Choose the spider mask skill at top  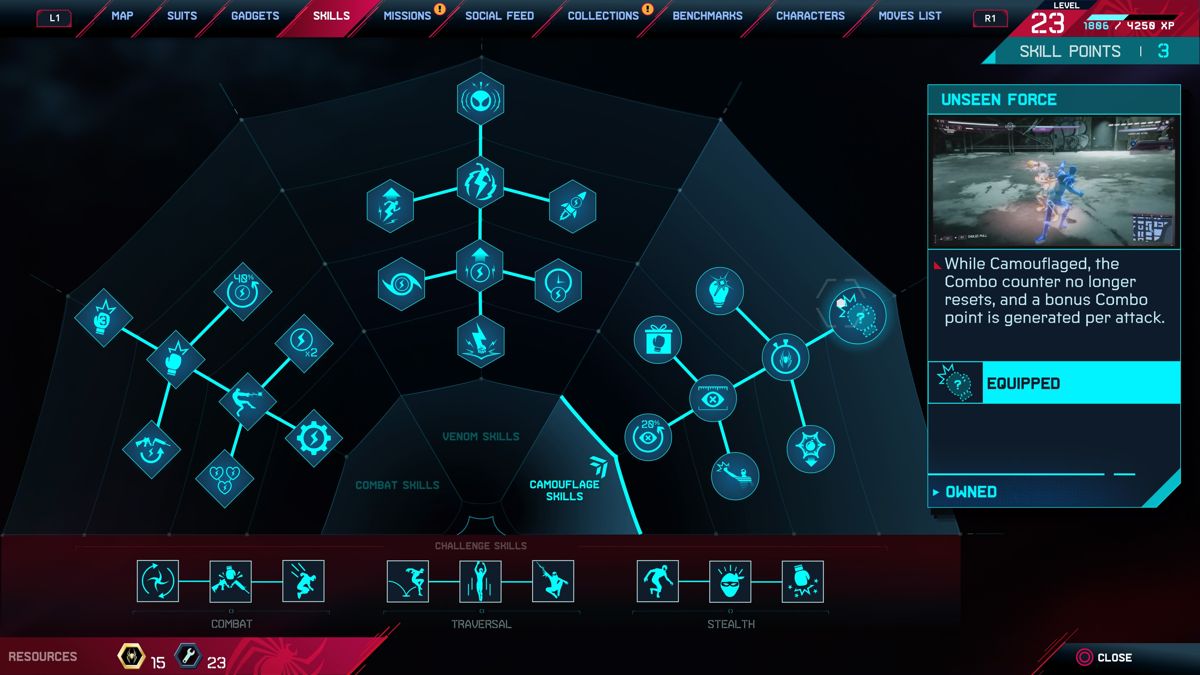tap(480, 98)
